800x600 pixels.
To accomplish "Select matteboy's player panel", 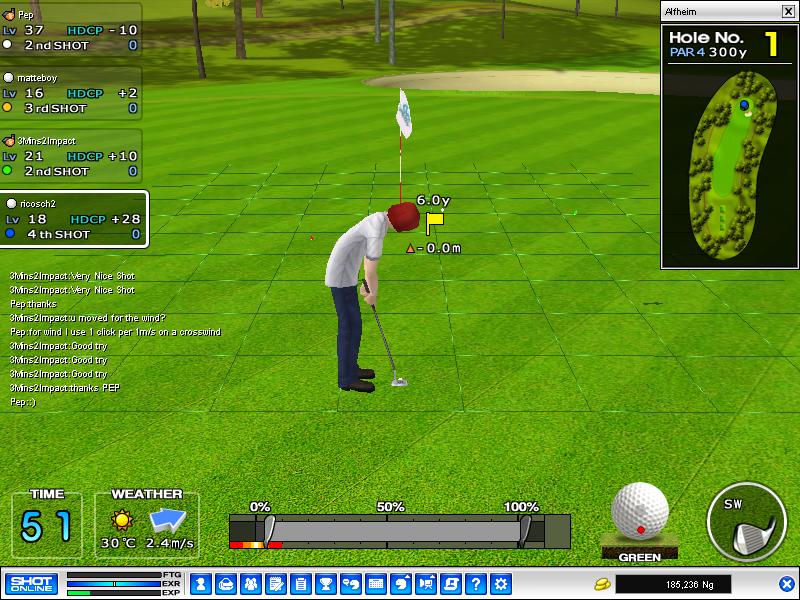I will coord(70,93).
